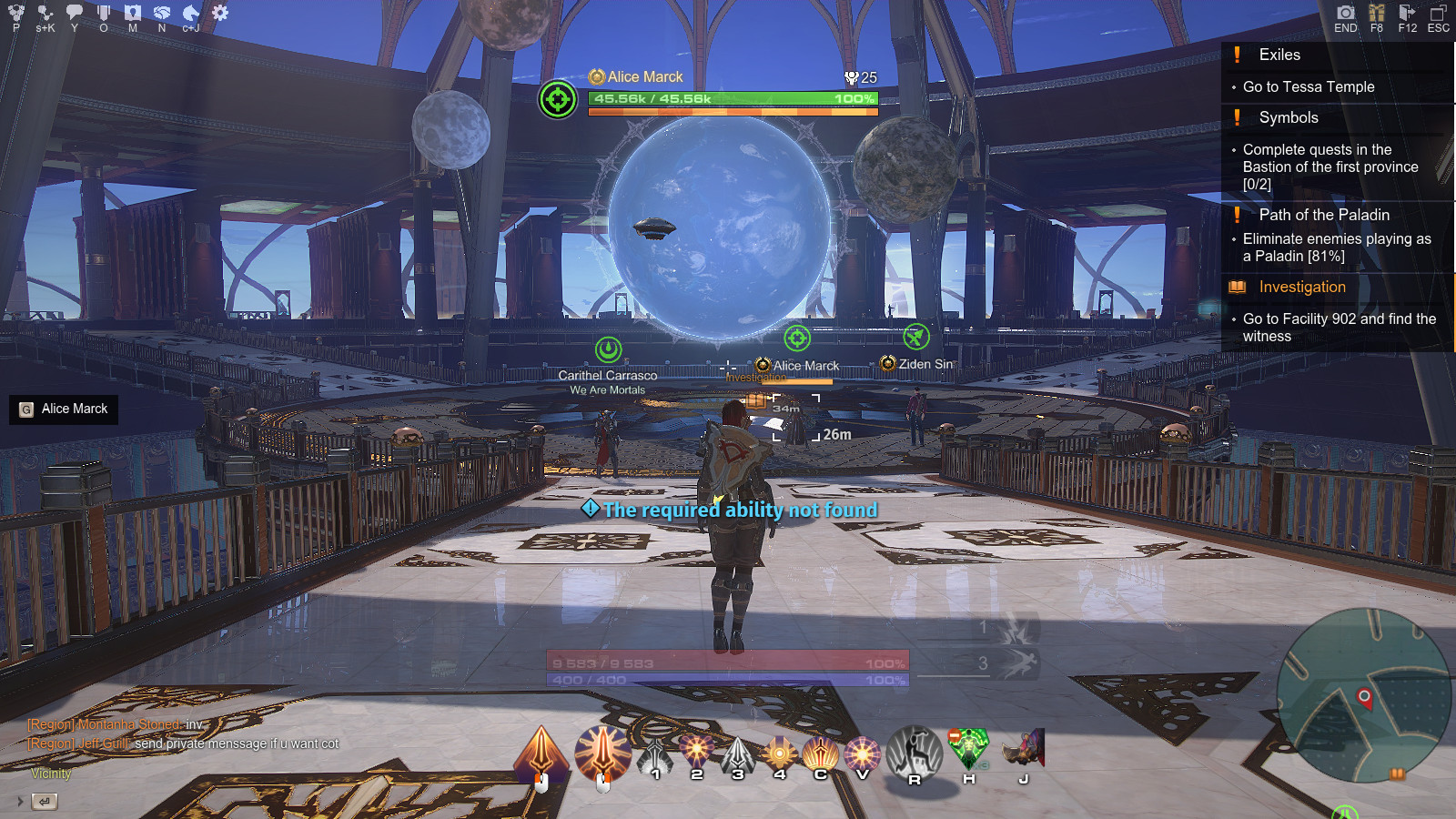Open the settings gear icon
The image size is (1456, 819).
pyautogui.click(x=220, y=13)
